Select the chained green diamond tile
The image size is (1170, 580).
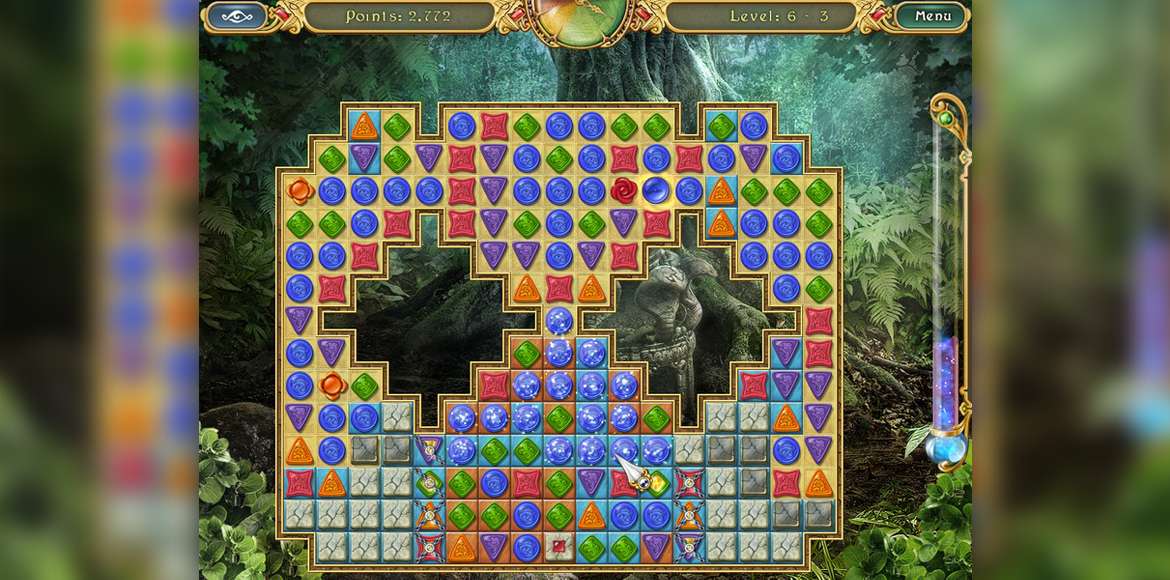click(429, 483)
